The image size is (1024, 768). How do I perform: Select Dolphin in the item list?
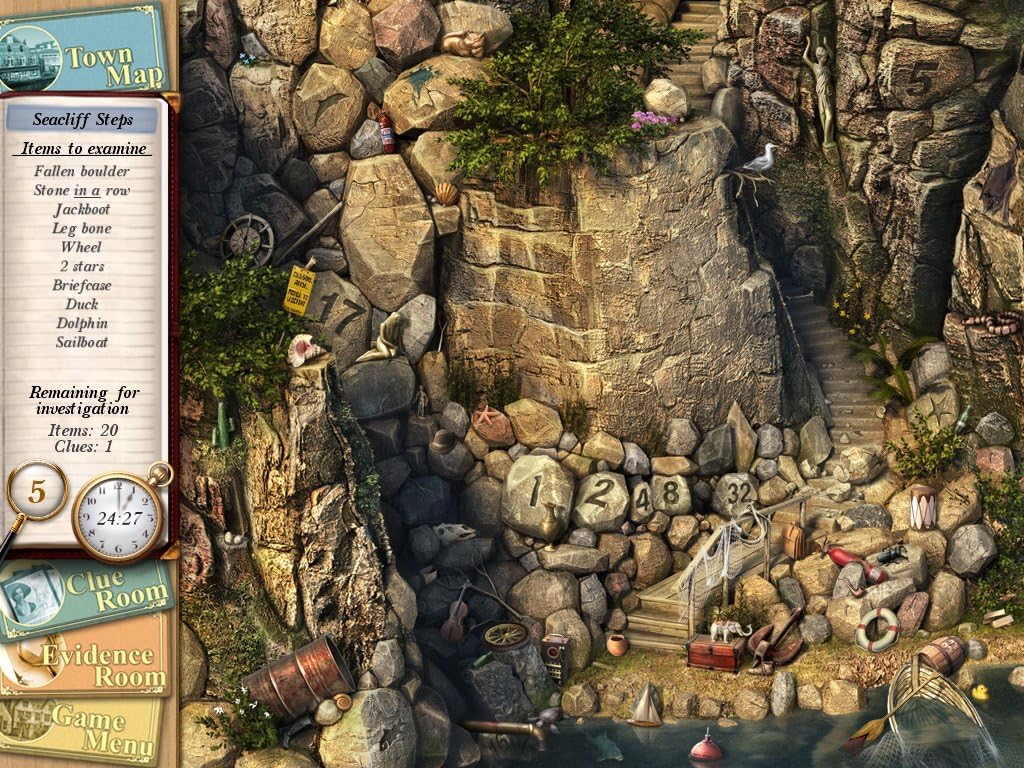[82, 323]
